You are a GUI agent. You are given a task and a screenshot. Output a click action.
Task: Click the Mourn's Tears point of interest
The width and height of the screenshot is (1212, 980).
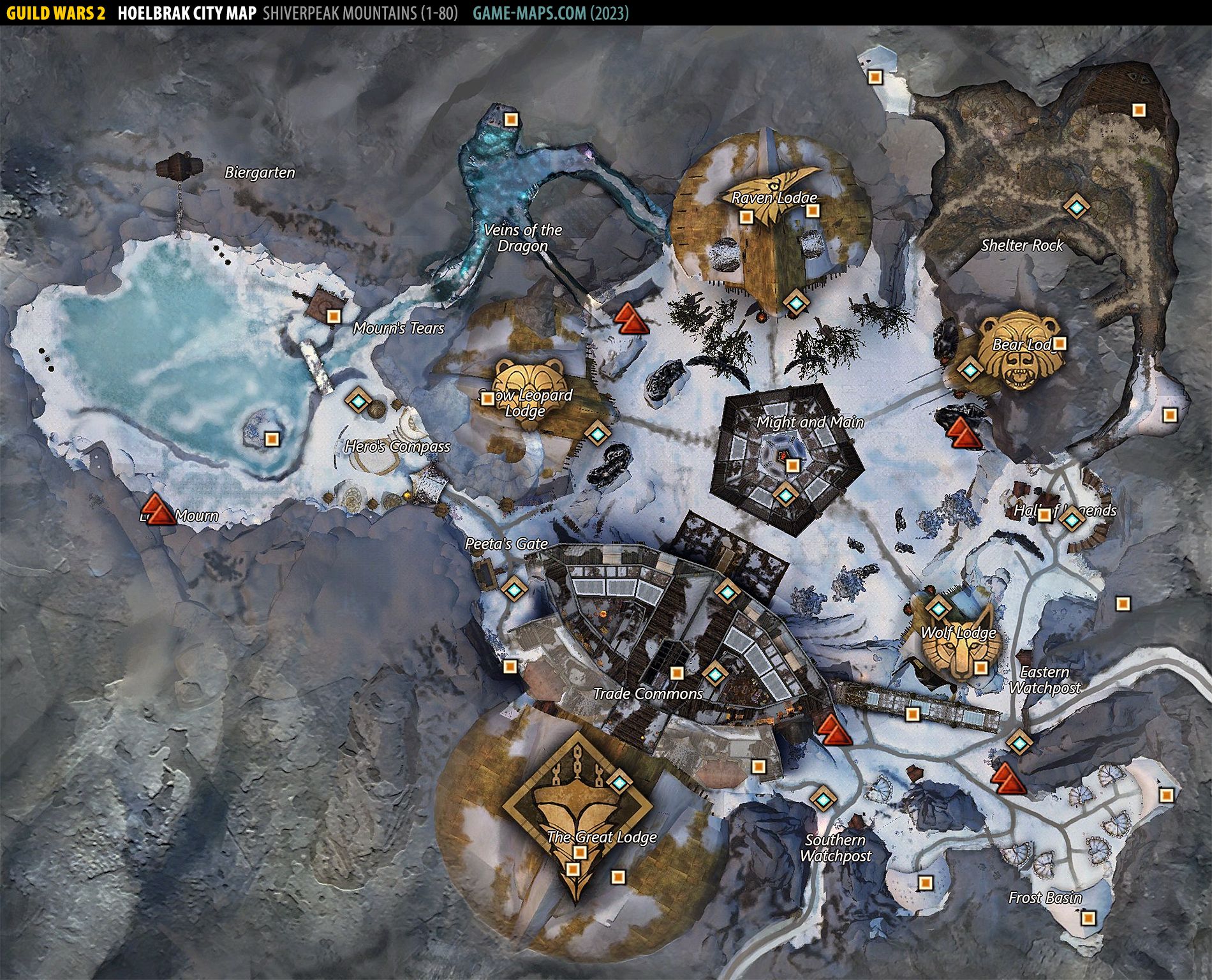(x=333, y=316)
